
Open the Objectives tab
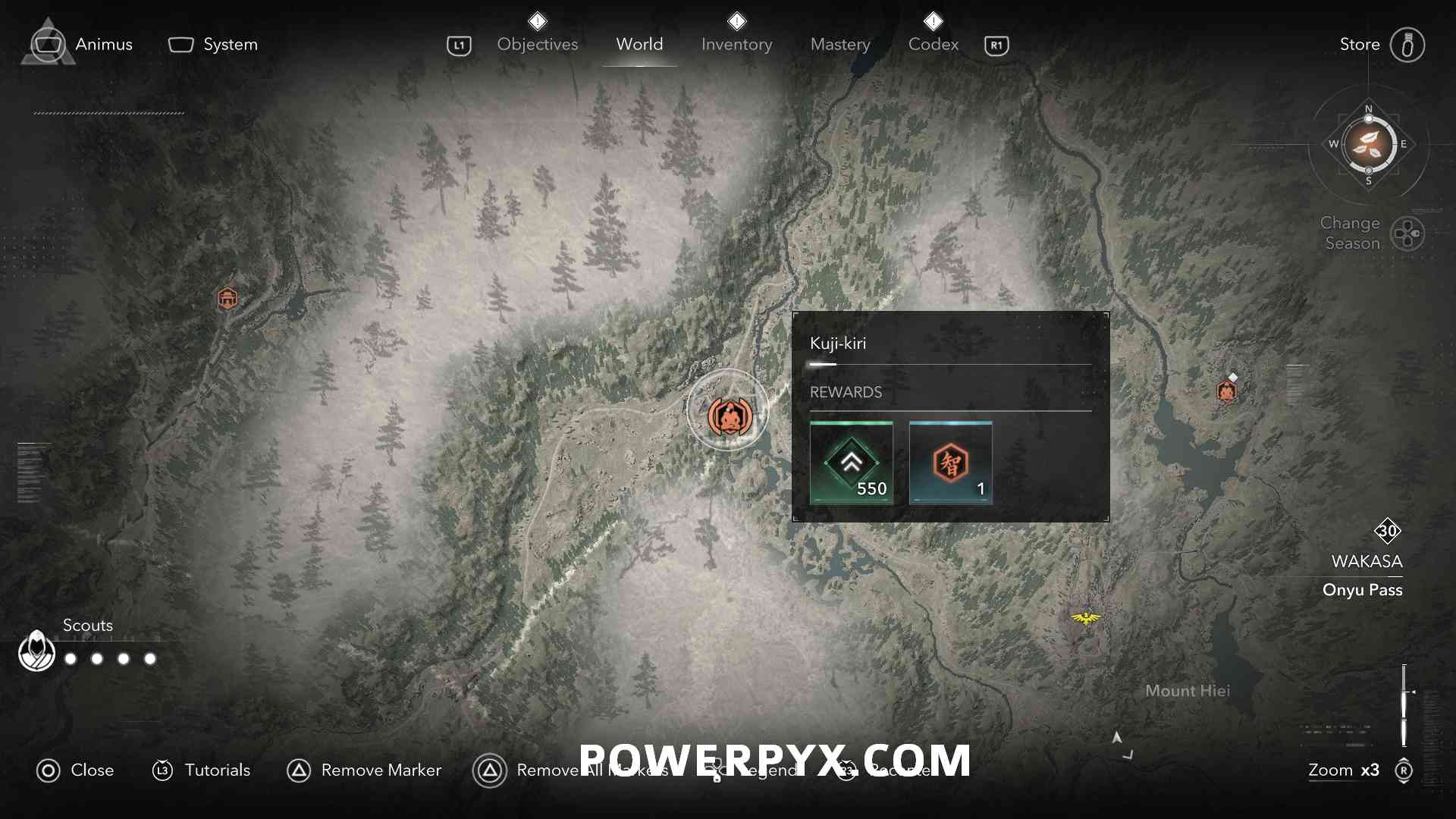537,45
